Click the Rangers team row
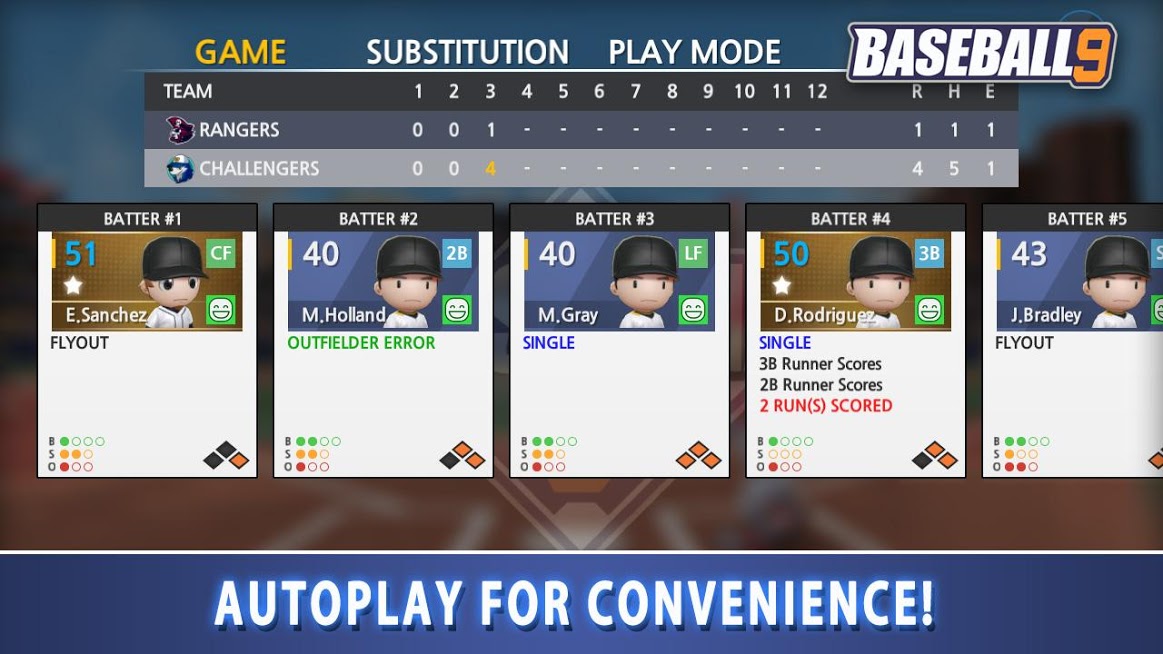 pos(580,130)
